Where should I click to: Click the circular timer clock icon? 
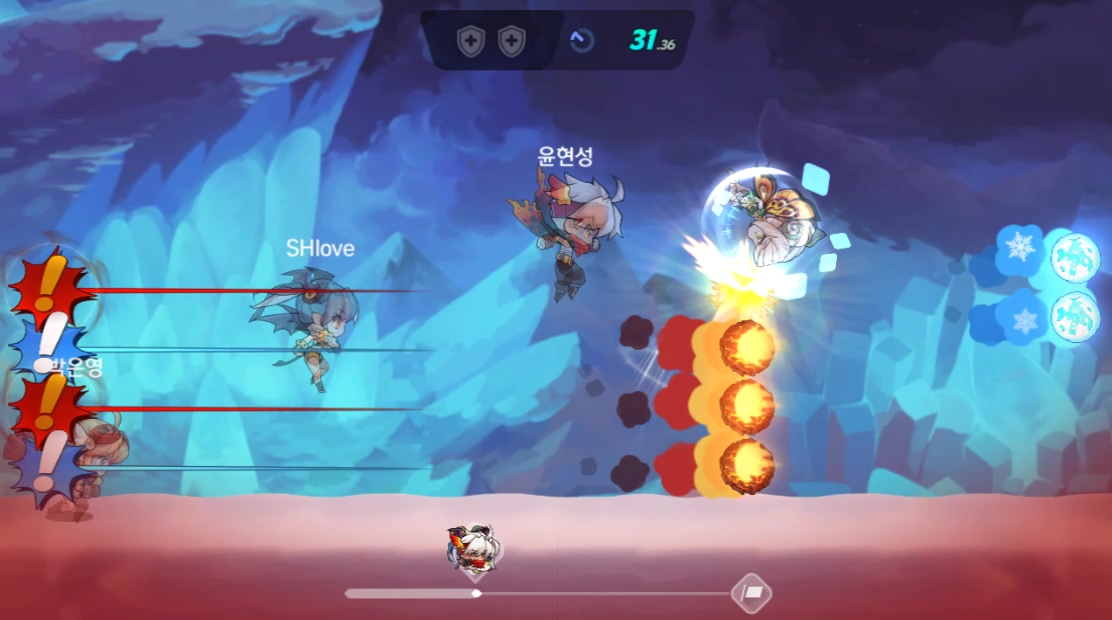tap(581, 41)
